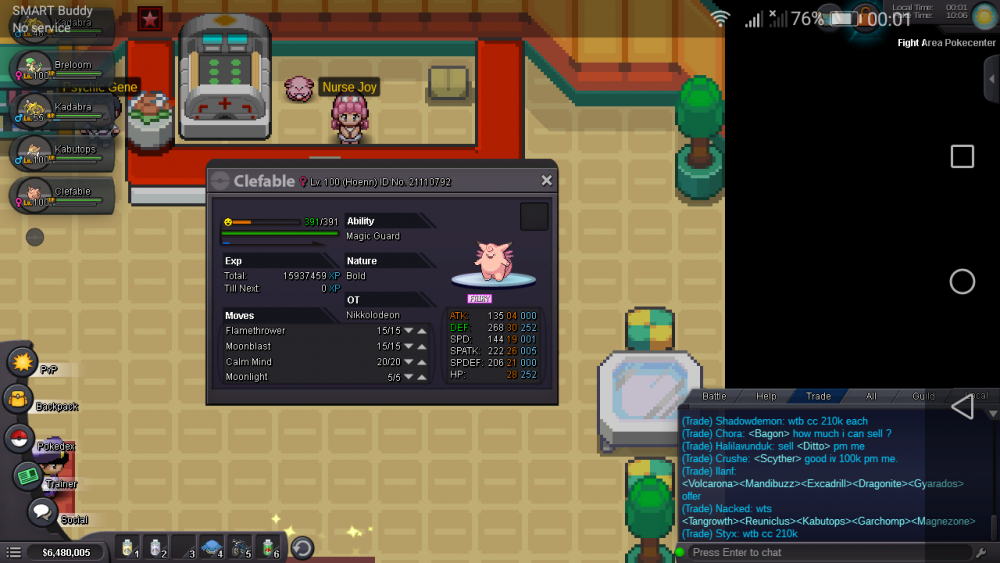This screenshot has width=1000, height=563.
Task: Open the main menu list icon
Action: pos(13,552)
